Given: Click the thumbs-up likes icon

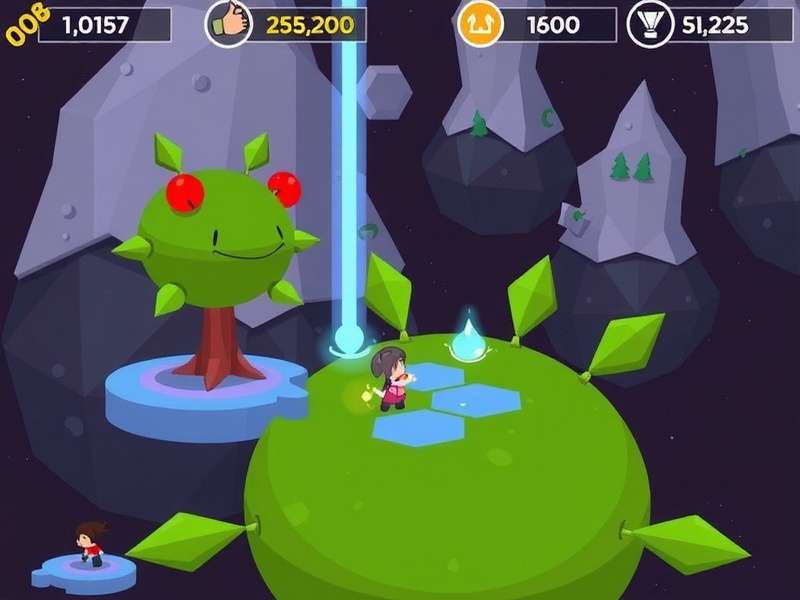Looking at the screenshot, I should (x=228, y=24).
